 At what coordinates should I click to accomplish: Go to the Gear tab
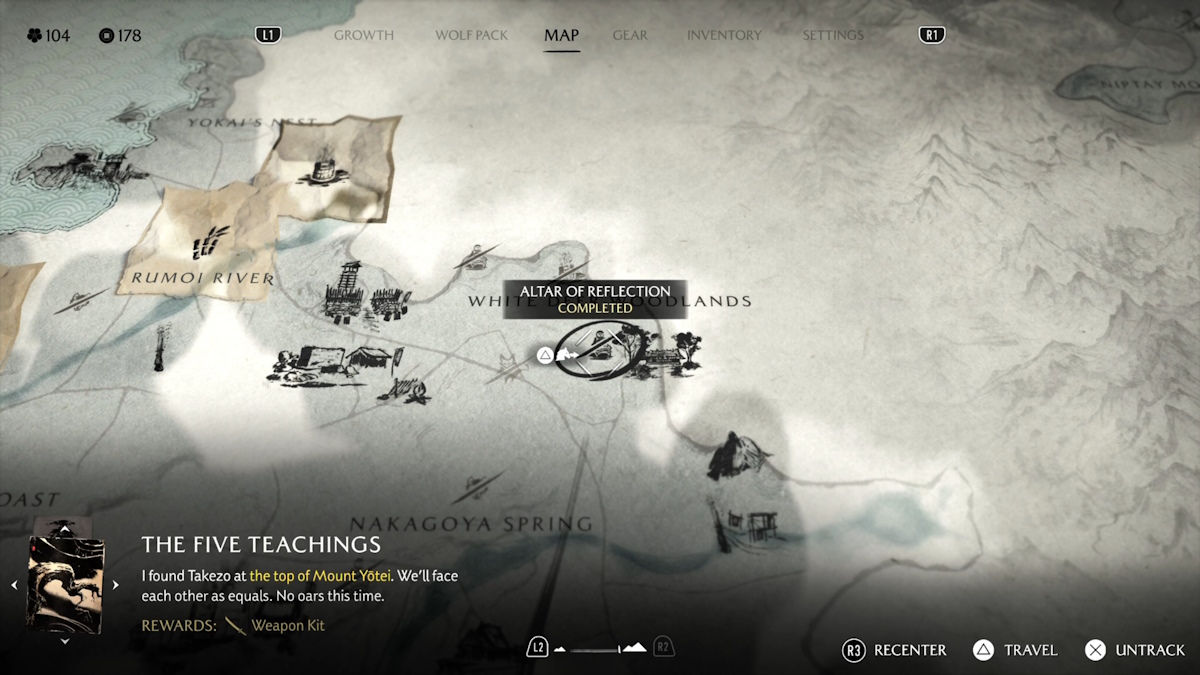tap(630, 35)
